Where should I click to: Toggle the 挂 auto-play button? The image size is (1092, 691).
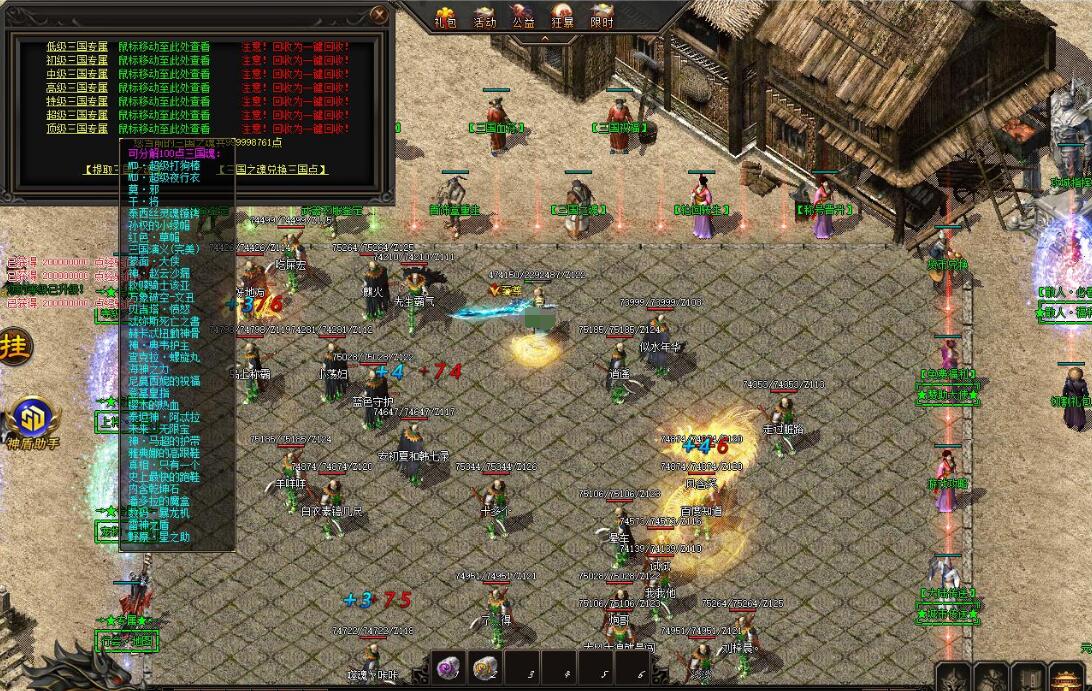click(x=14, y=347)
